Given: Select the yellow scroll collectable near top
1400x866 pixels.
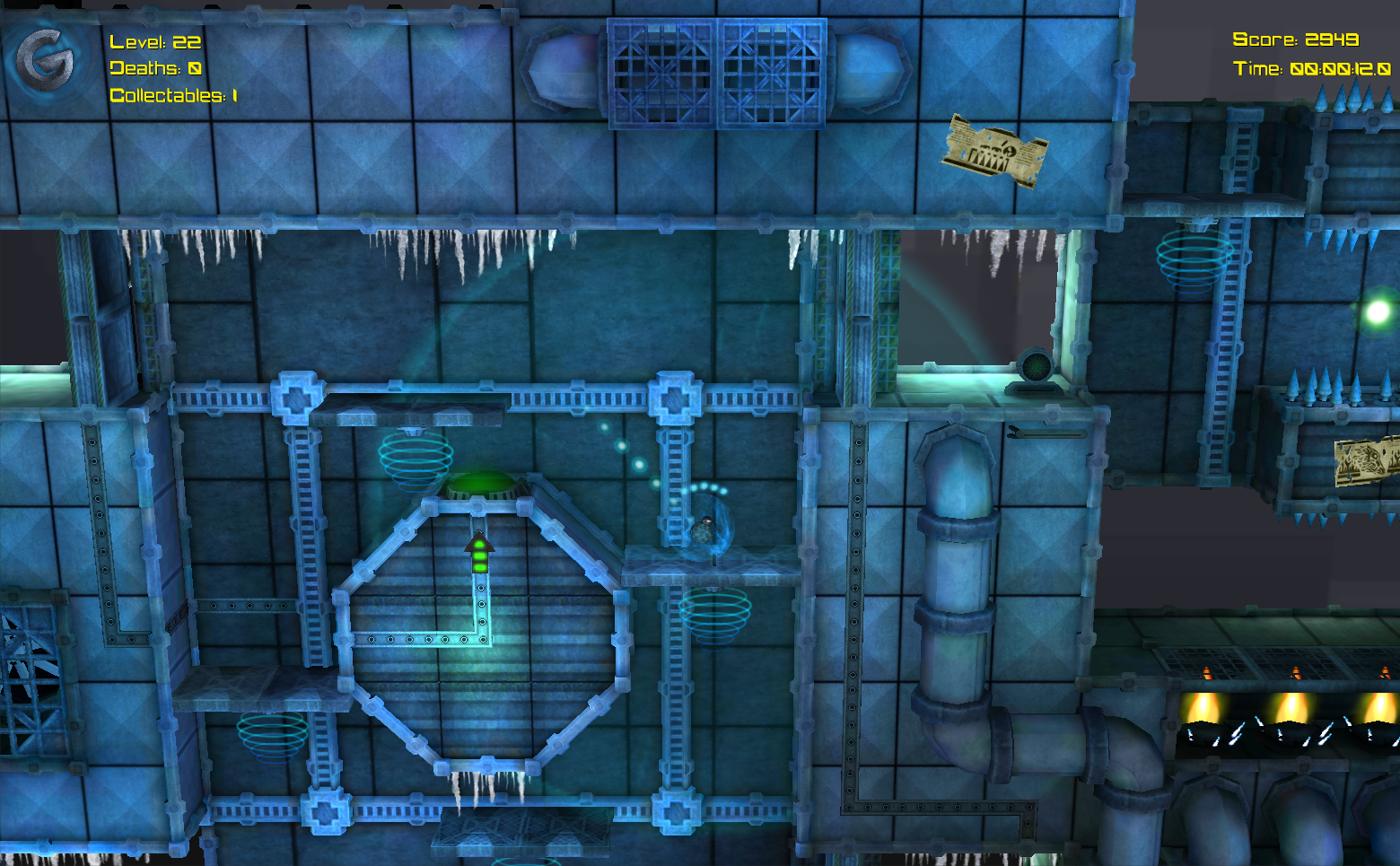Looking at the screenshot, I should click(x=994, y=151).
